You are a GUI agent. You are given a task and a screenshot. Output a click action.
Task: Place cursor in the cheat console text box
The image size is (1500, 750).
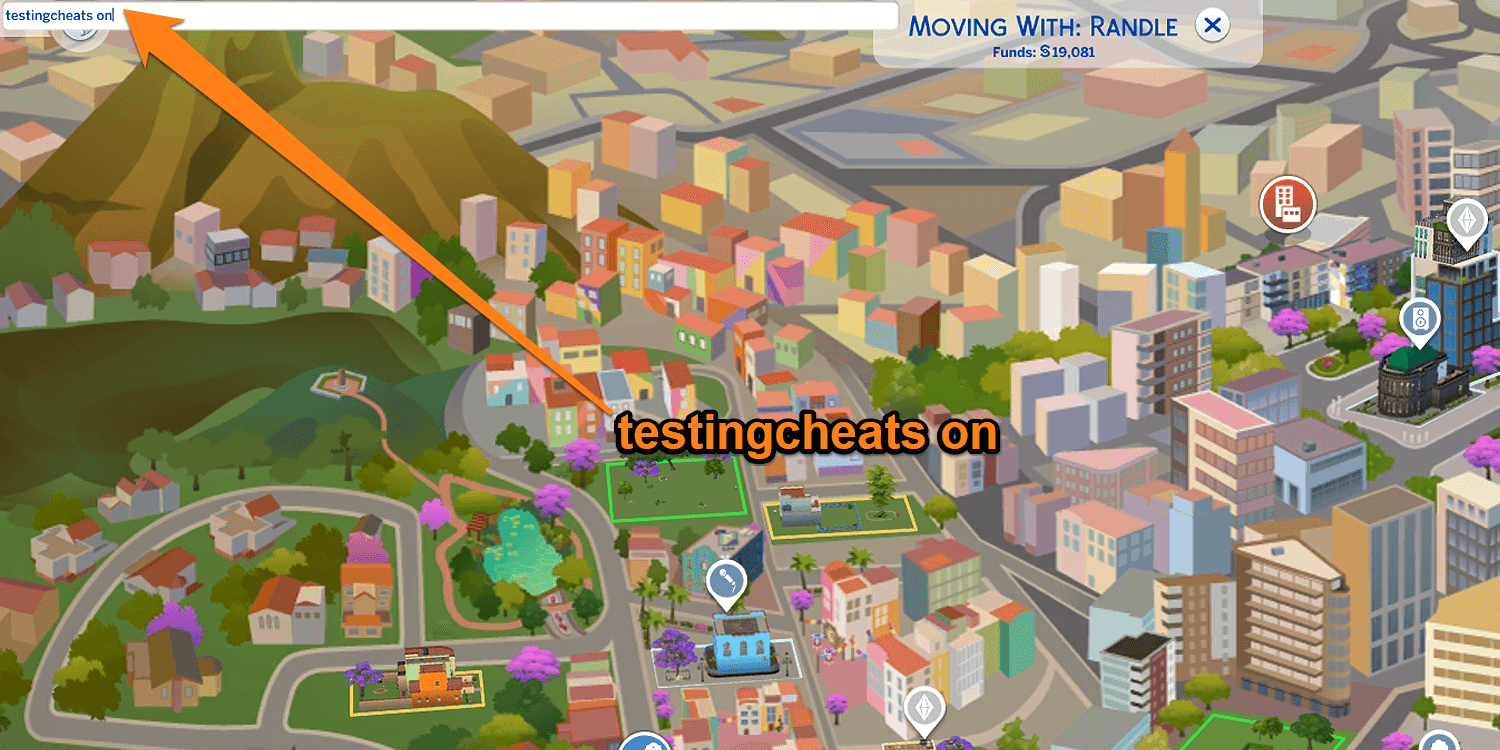450,16
